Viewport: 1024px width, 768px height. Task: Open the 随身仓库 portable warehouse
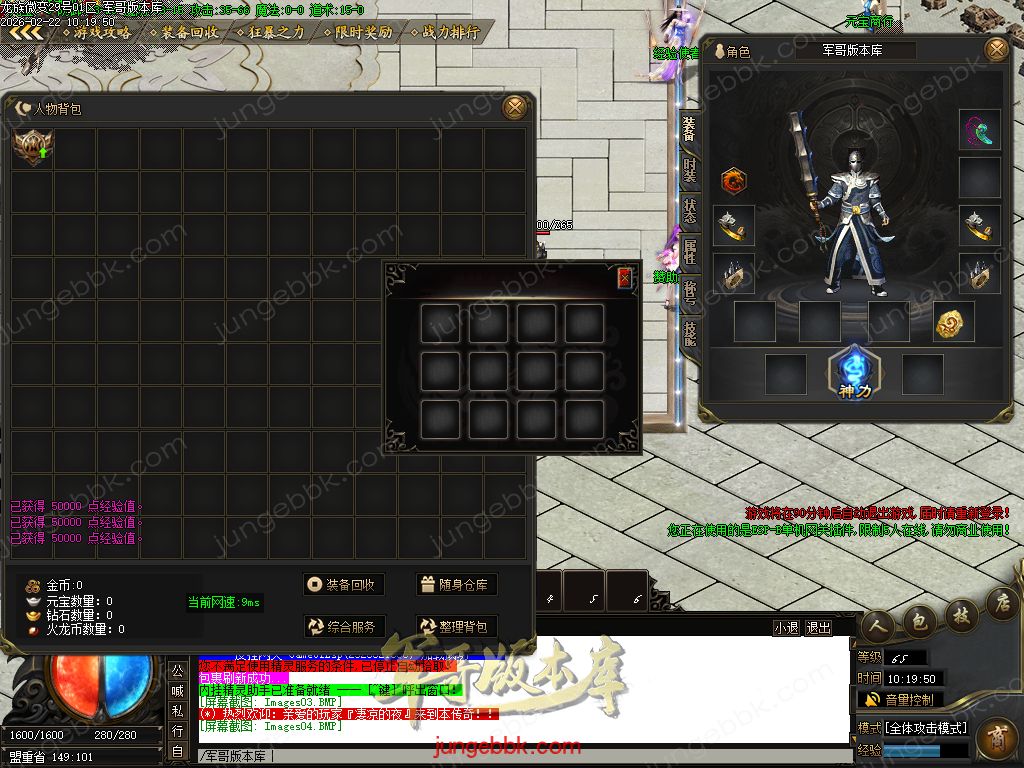pos(456,585)
